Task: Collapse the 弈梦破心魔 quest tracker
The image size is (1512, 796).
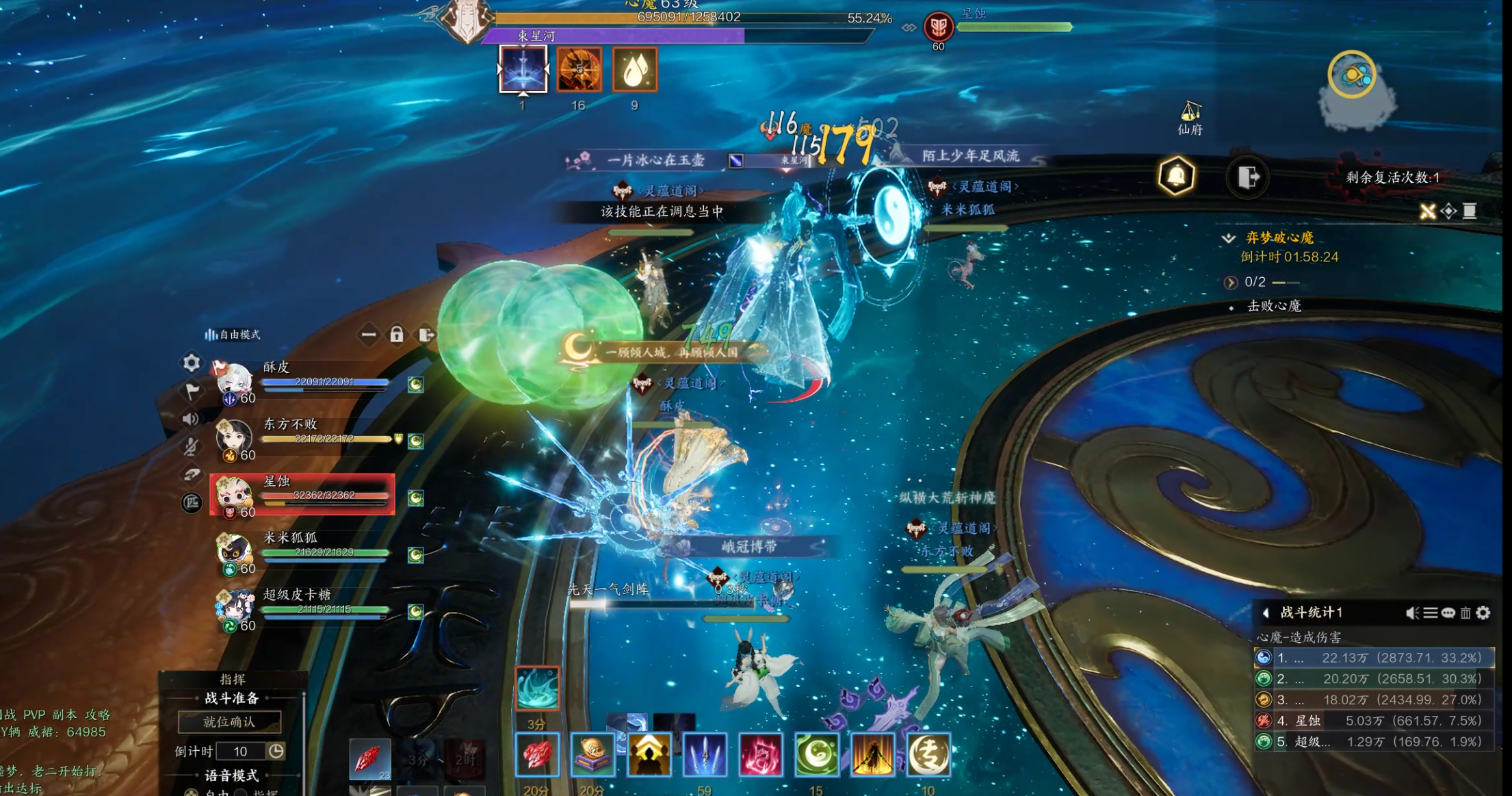Action: [1229, 238]
